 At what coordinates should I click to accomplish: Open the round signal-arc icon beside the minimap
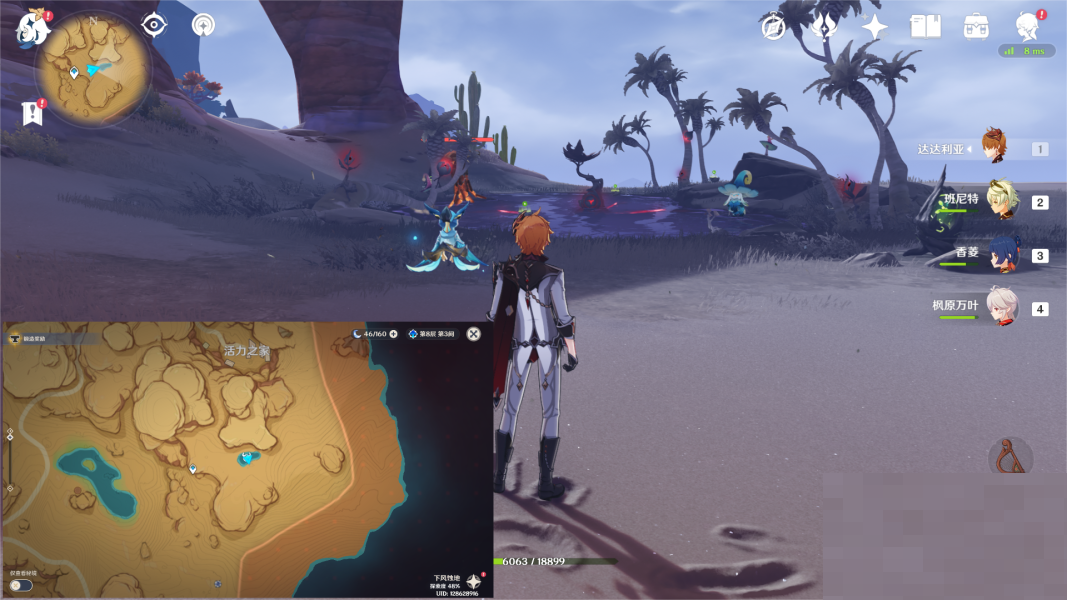point(204,25)
